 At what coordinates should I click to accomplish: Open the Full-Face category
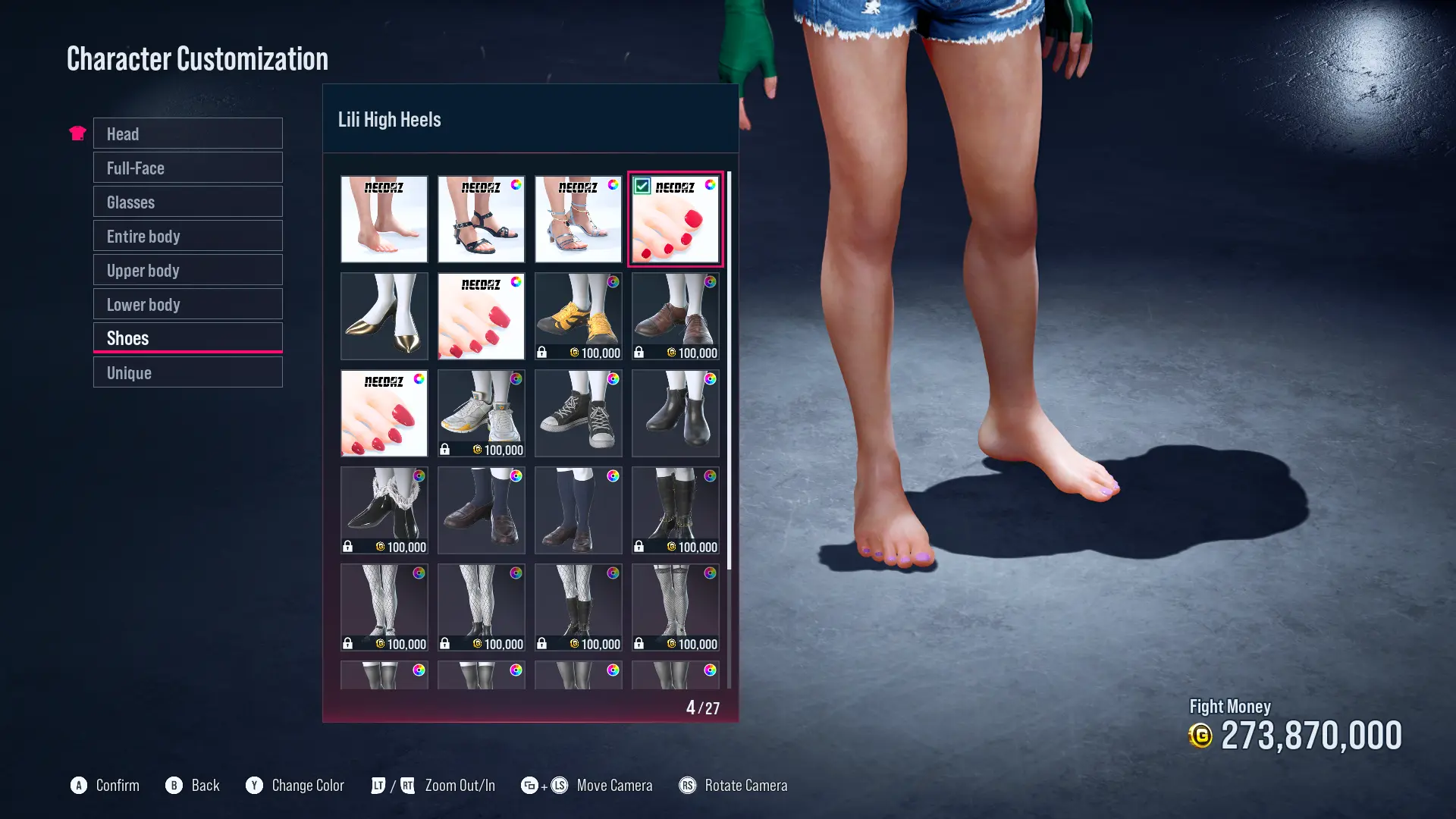[187, 168]
